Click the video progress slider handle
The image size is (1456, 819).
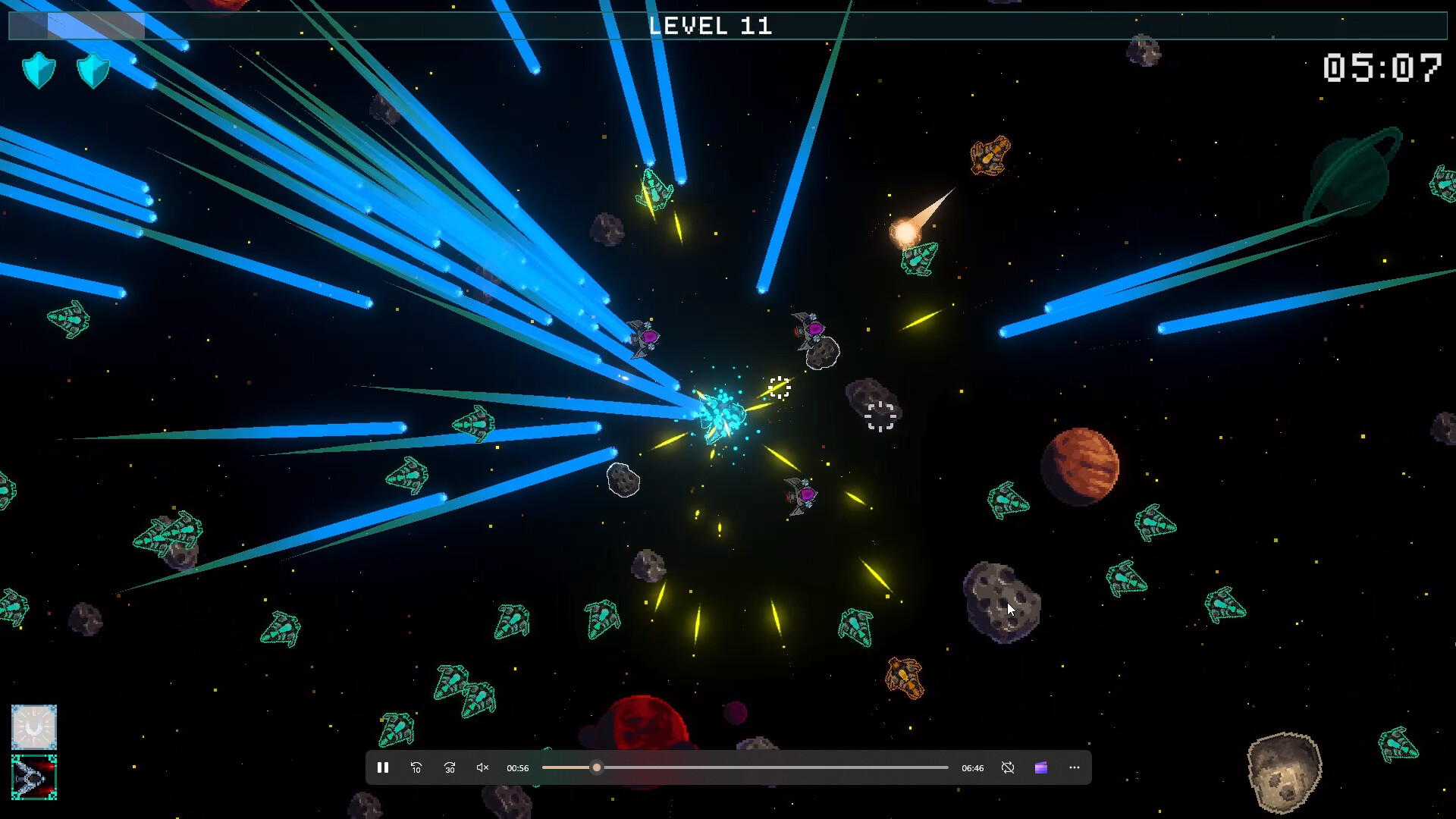595,767
